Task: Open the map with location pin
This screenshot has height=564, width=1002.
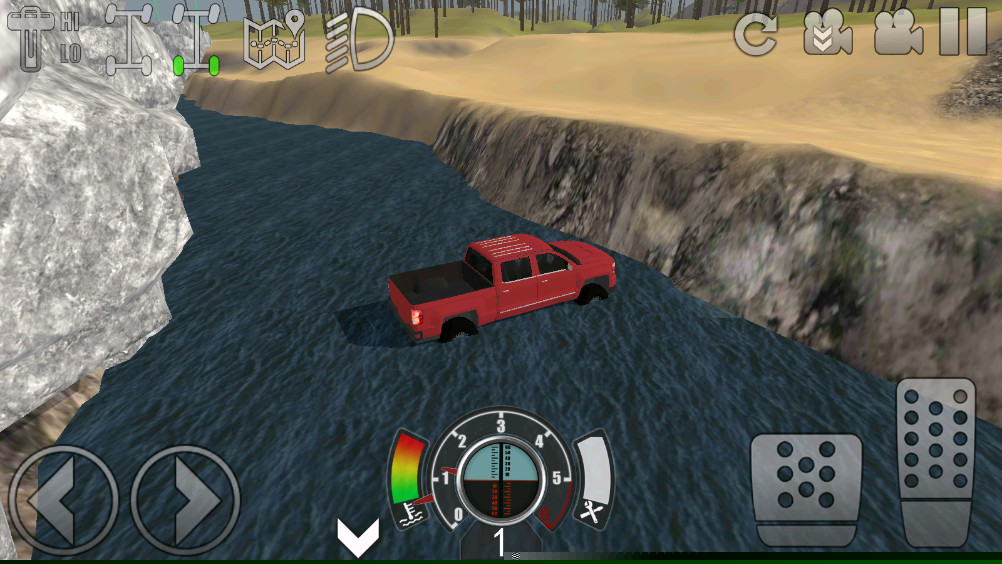Action: click(274, 40)
